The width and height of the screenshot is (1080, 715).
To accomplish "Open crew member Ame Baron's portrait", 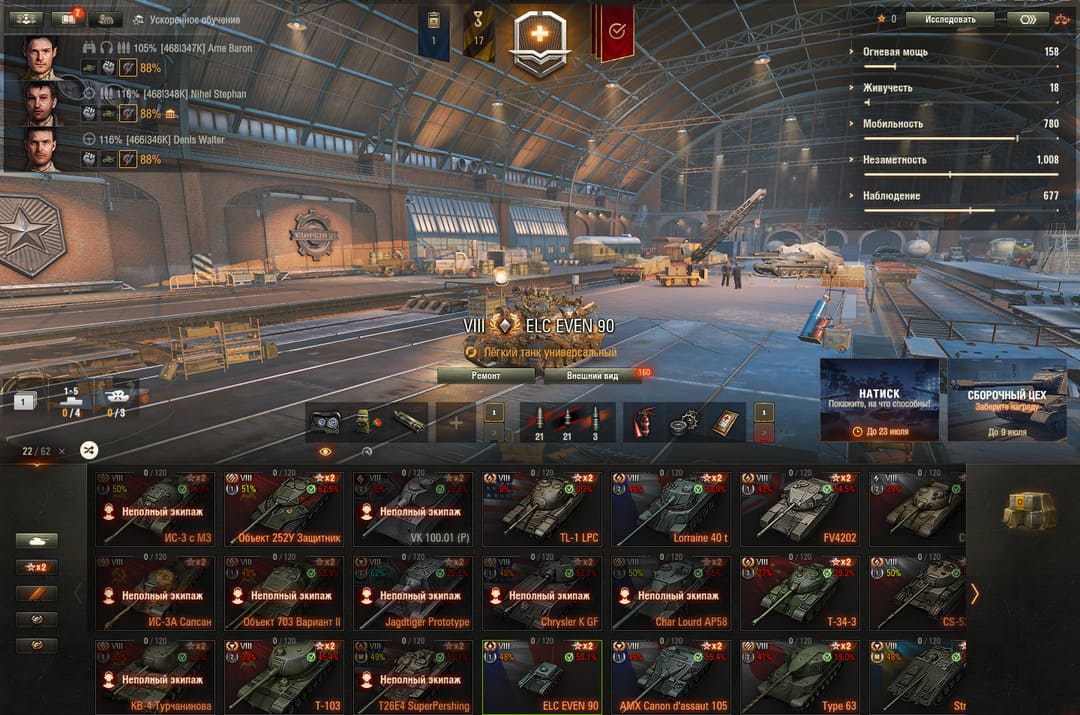I will pyautogui.click(x=41, y=58).
